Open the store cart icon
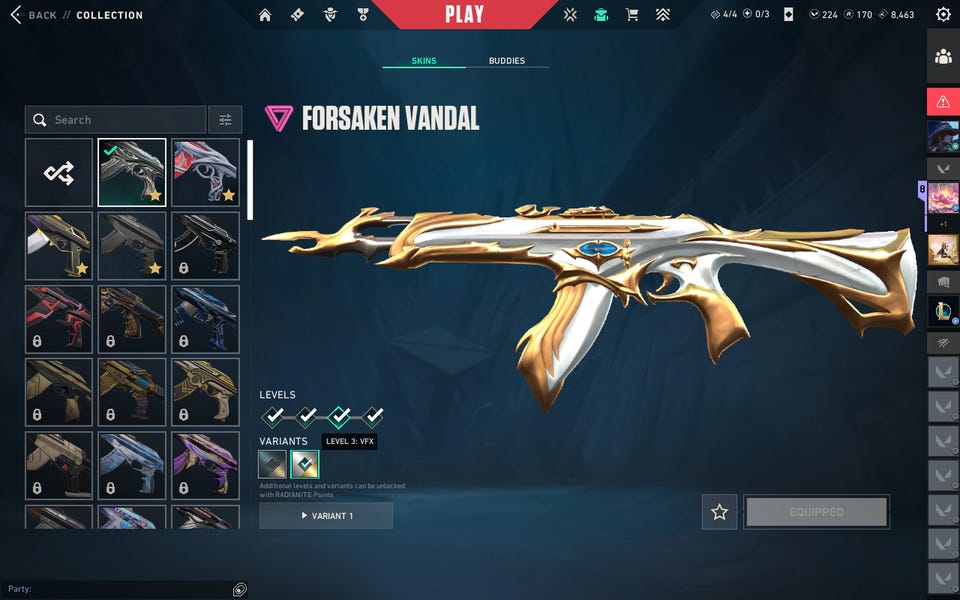The height and width of the screenshot is (600, 960). 632,15
